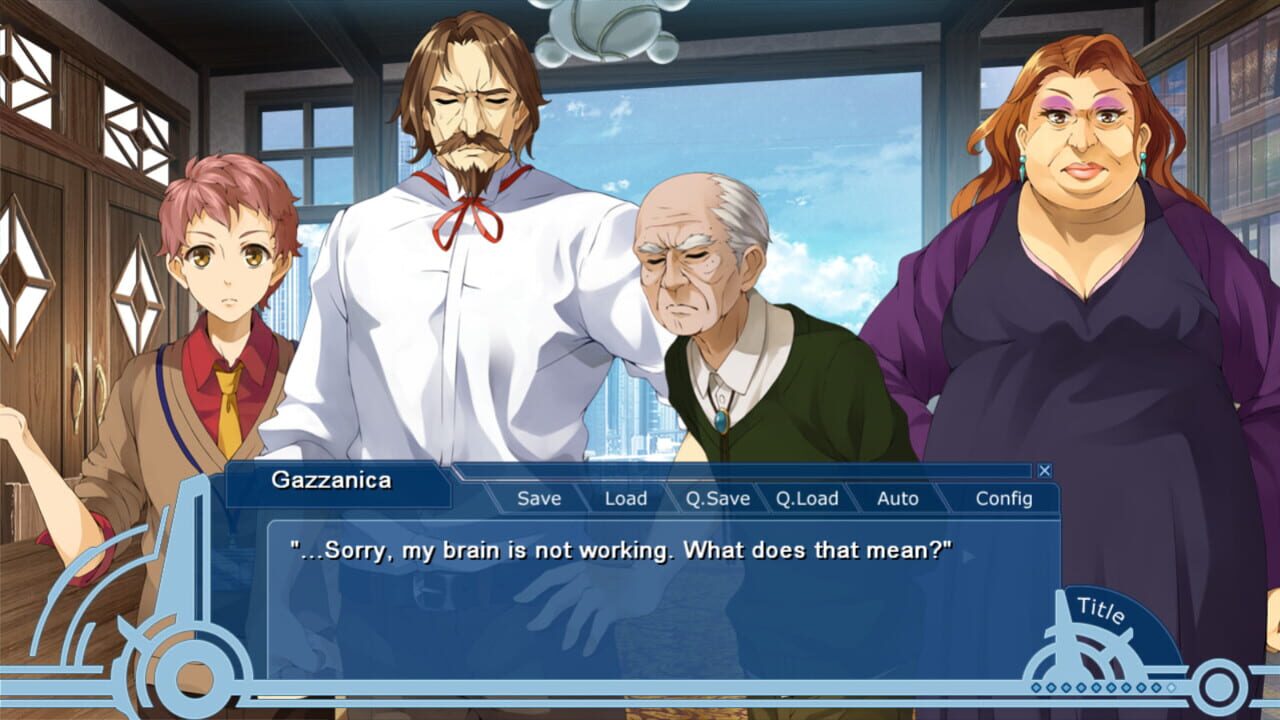Toggle the dialogue window visibility with the X
The width and height of the screenshot is (1280, 720).
pyautogui.click(x=1043, y=469)
